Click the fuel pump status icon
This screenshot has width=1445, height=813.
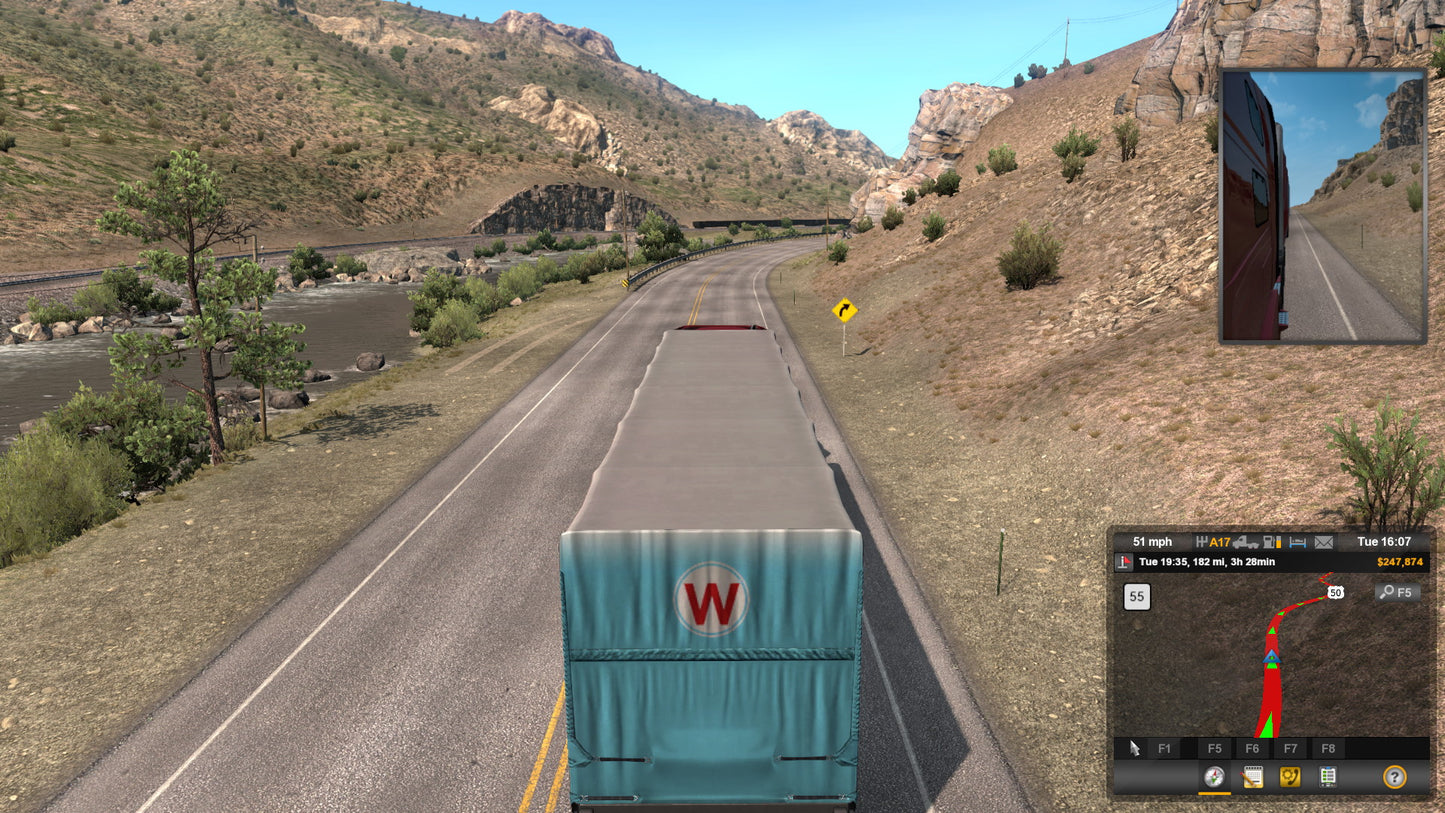pyautogui.click(x=1272, y=541)
